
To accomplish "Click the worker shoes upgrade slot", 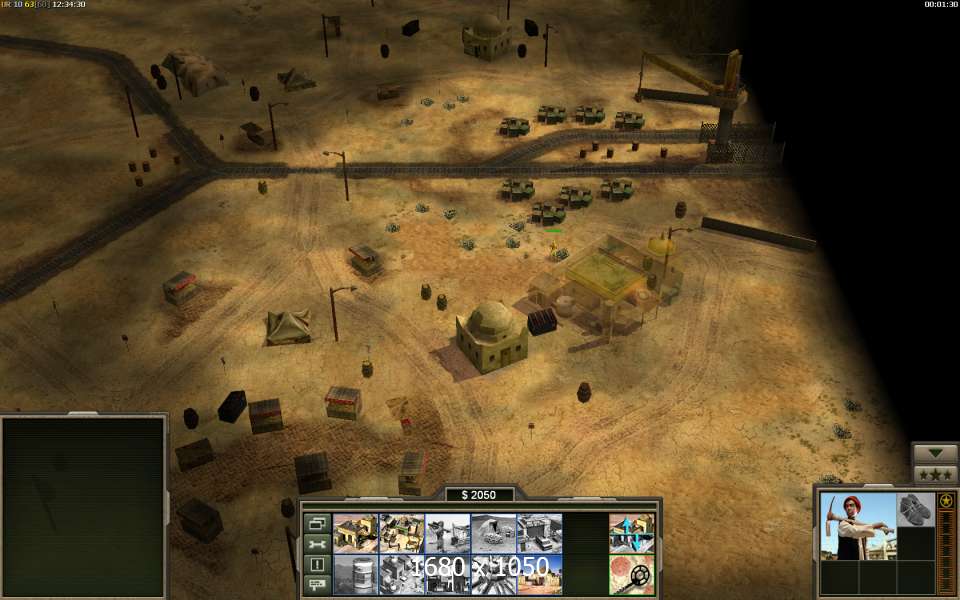I will (915, 510).
